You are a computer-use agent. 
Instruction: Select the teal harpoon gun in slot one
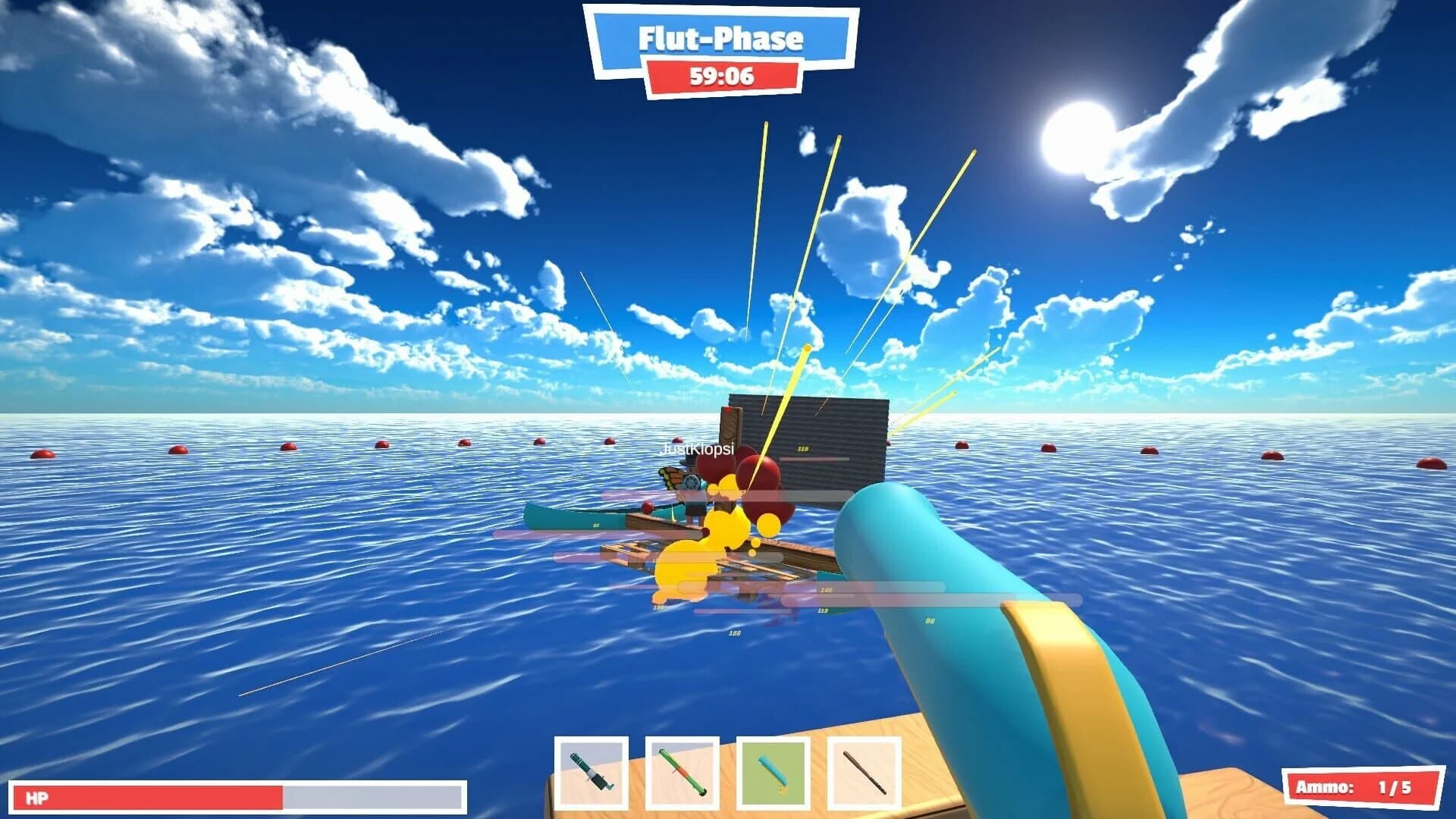(593, 769)
